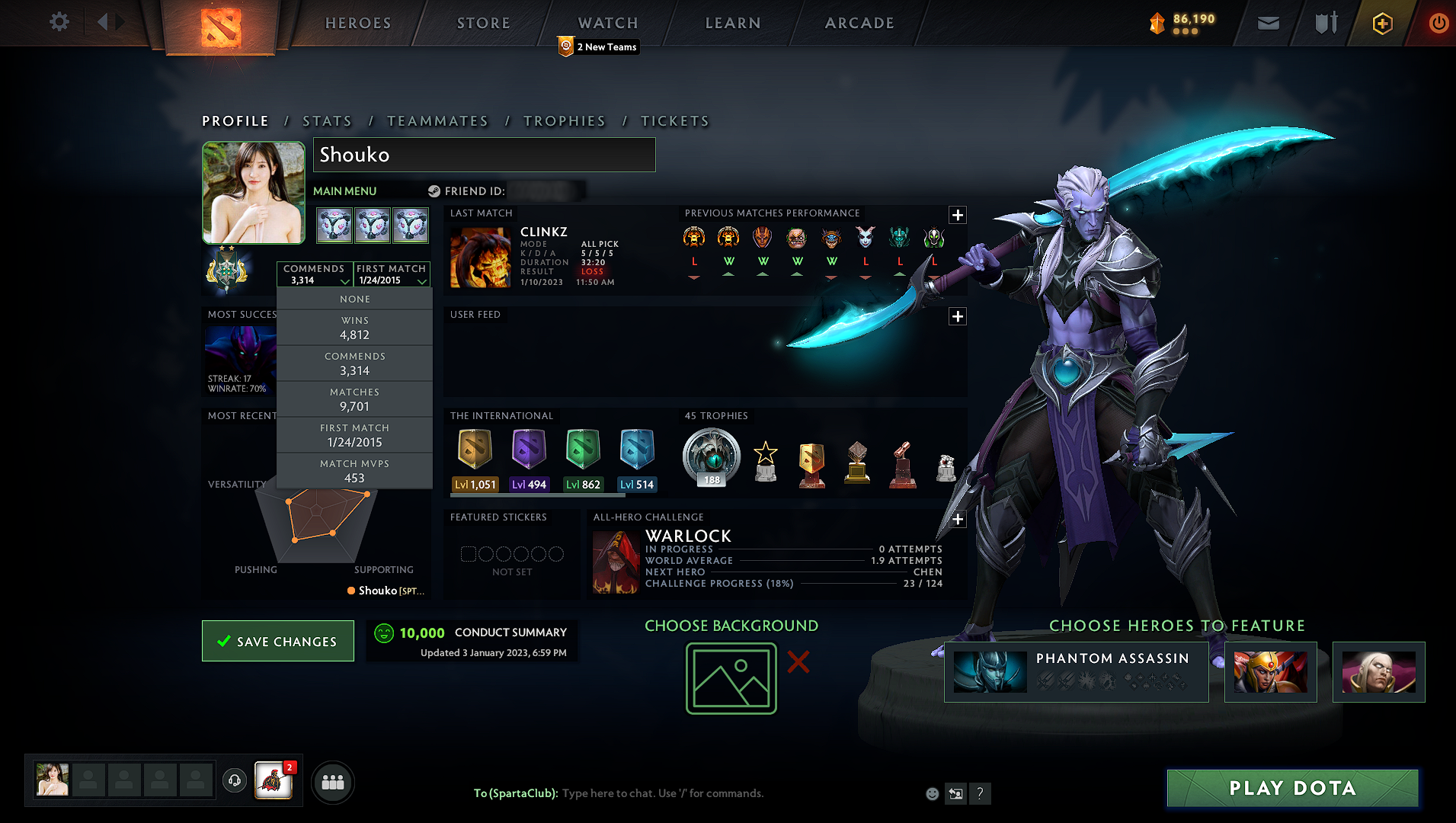This screenshot has width=1456, height=823.
Task: Open the First Match dropdown chevron
Action: pyautogui.click(x=422, y=280)
